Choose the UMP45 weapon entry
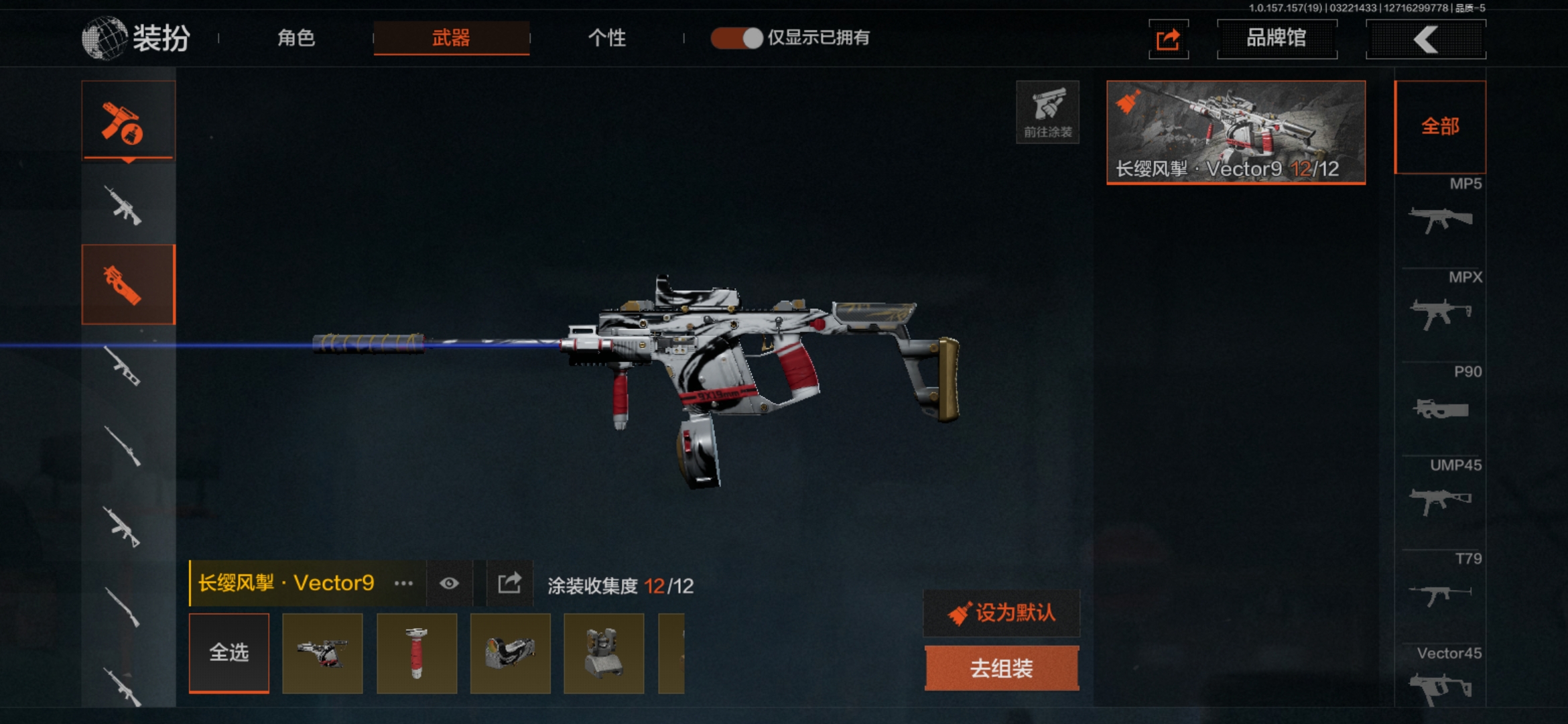Image resolution: width=1568 pixels, height=724 pixels. pos(1441,493)
